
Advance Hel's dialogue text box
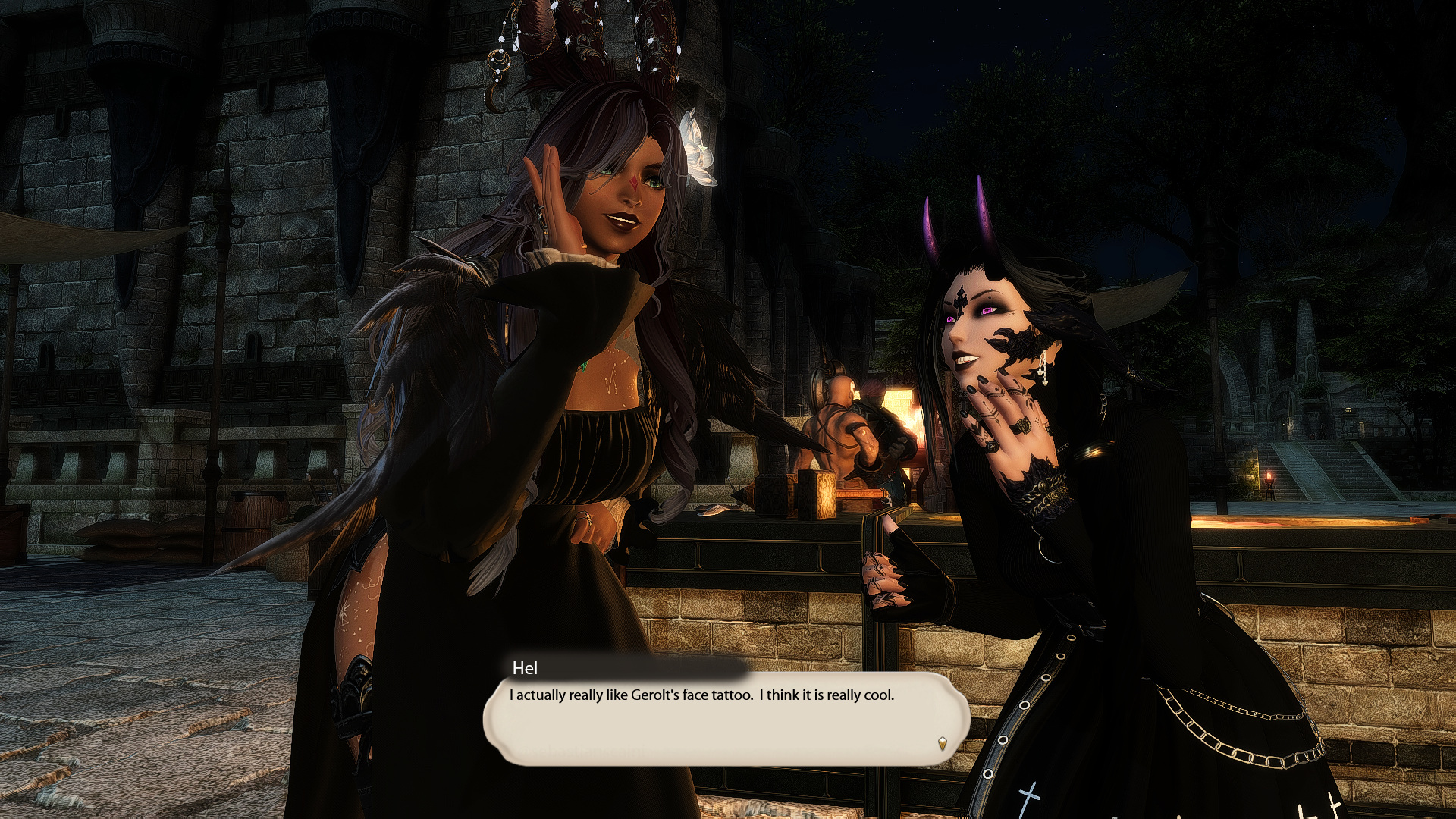coord(726,717)
